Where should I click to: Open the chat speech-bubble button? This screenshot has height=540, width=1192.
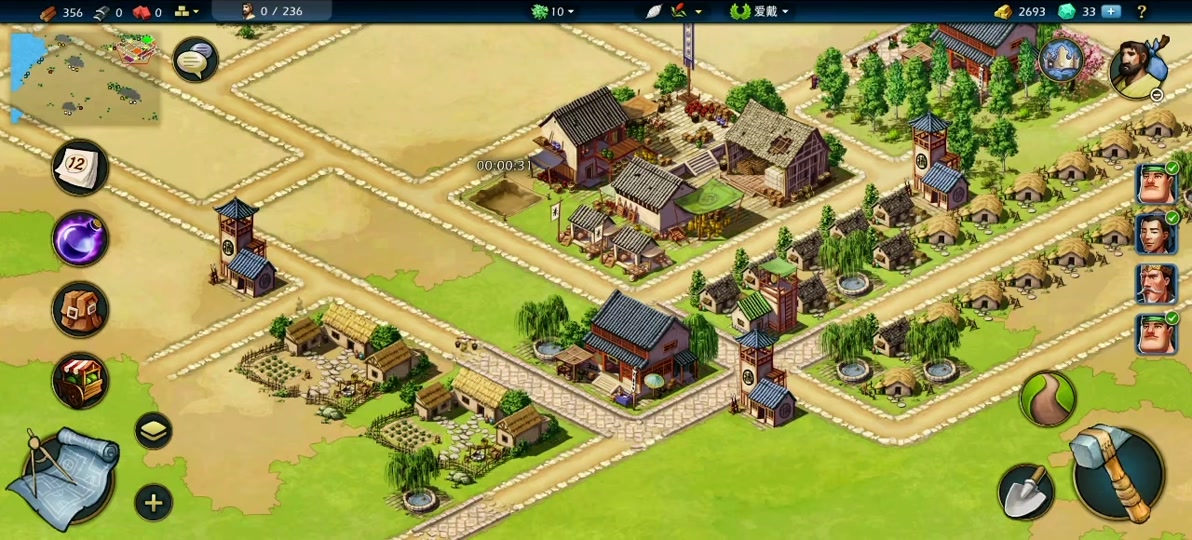click(195, 61)
